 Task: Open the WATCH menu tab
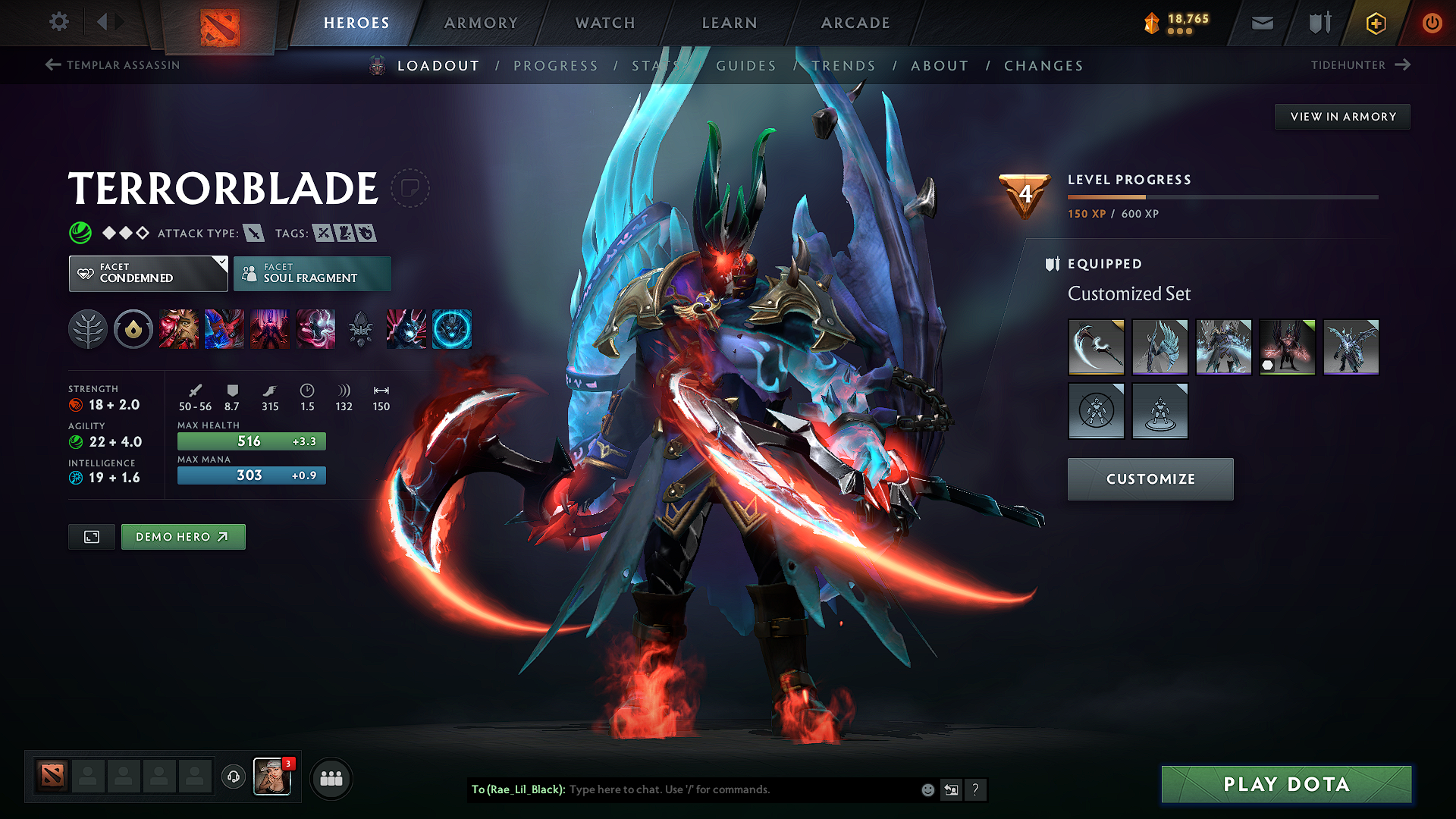[x=604, y=23]
